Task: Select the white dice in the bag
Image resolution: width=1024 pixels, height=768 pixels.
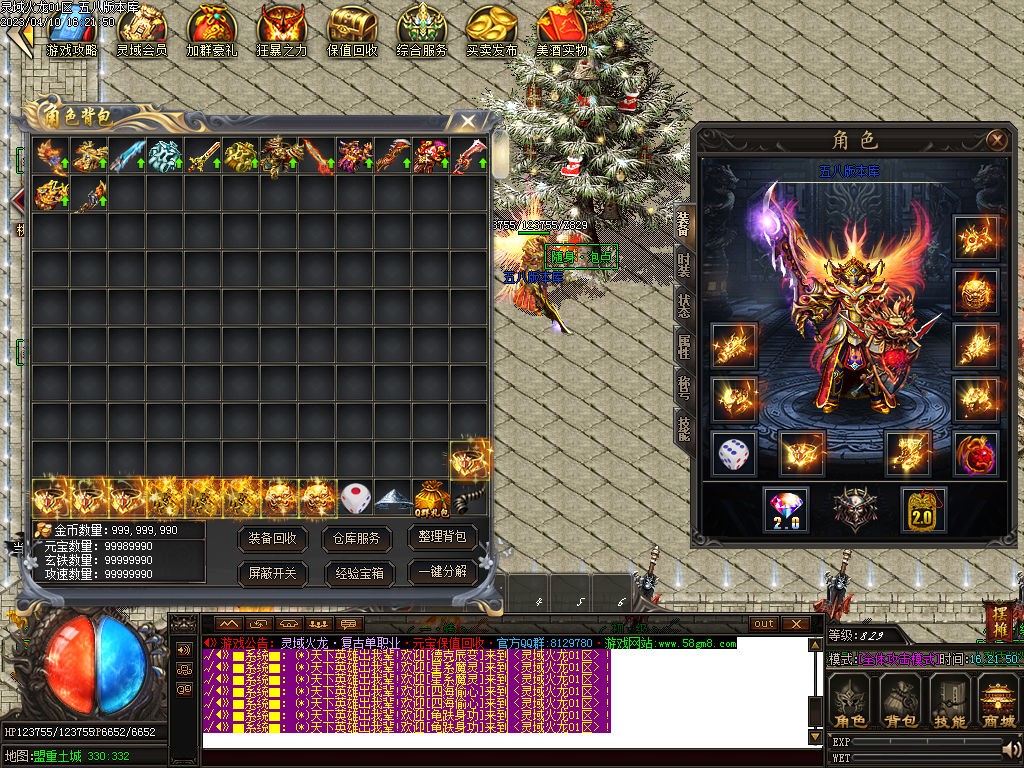Action: coord(355,497)
